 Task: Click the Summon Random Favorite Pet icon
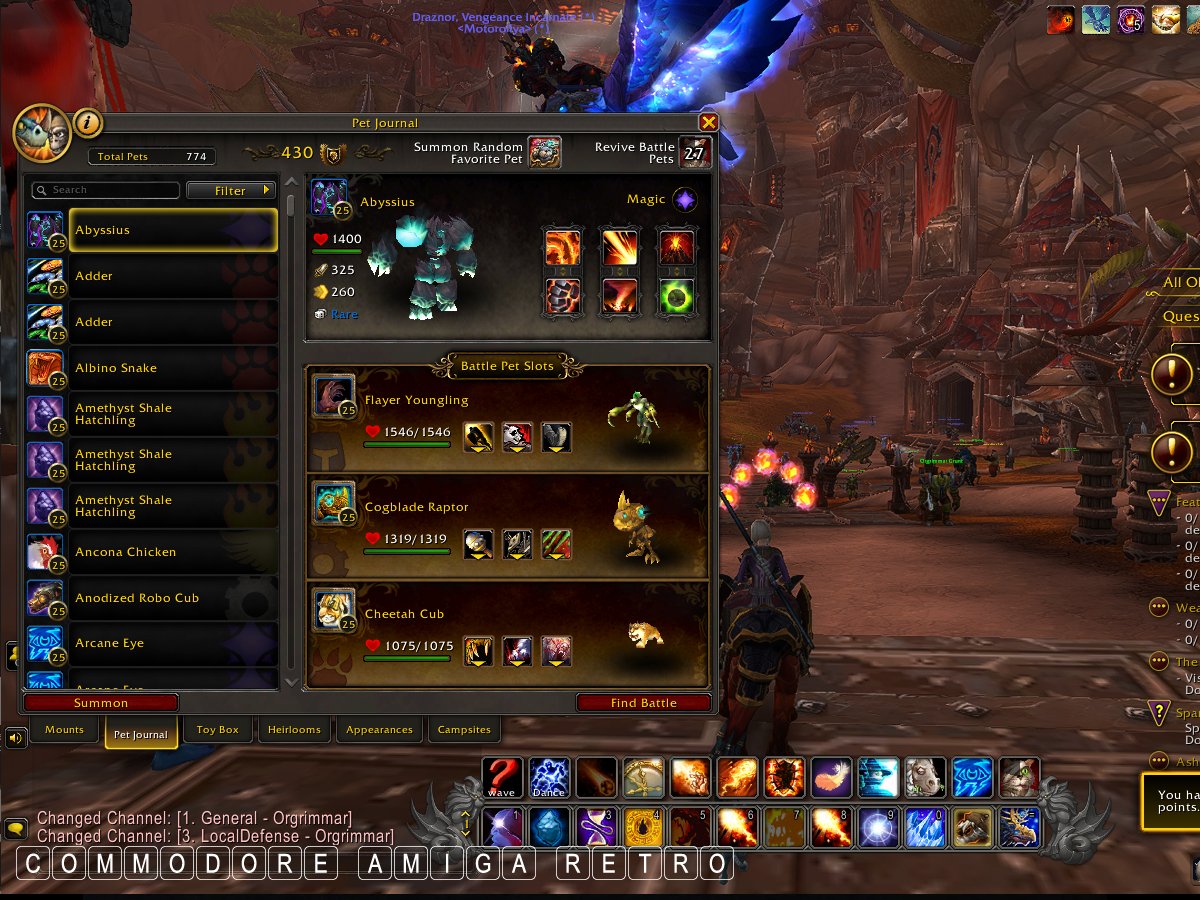click(544, 153)
